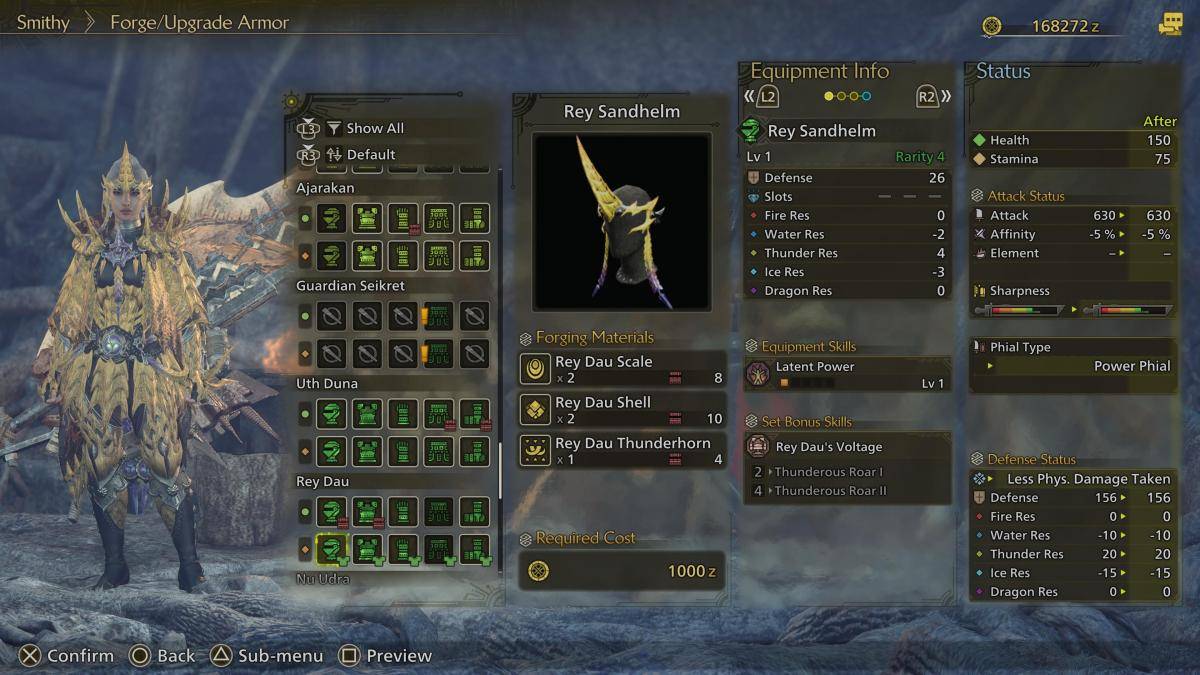Select helm in Uth Duna's green-dot row
This screenshot has height=675, width=1200.
tap(331, 414)
